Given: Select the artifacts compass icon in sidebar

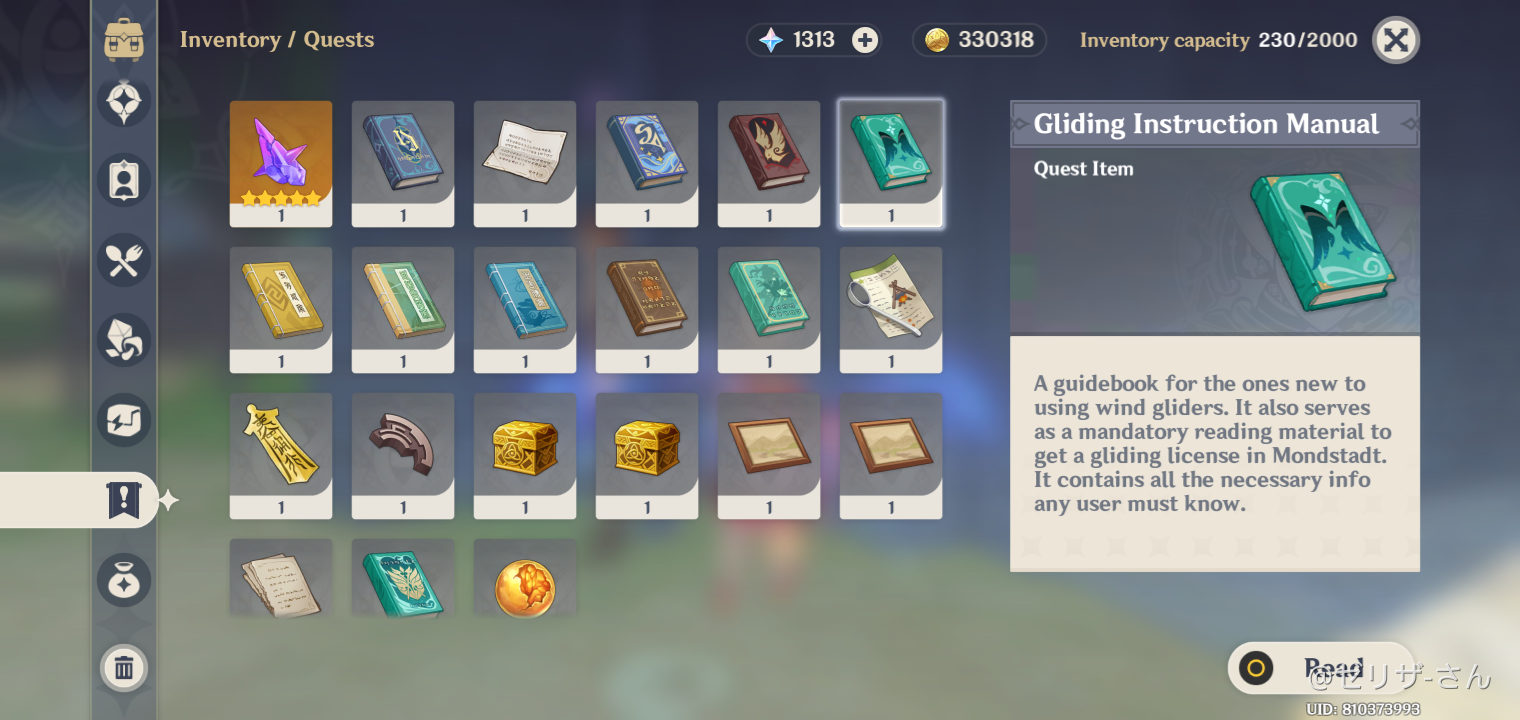Looking at the screenshot, I should 123,101.
